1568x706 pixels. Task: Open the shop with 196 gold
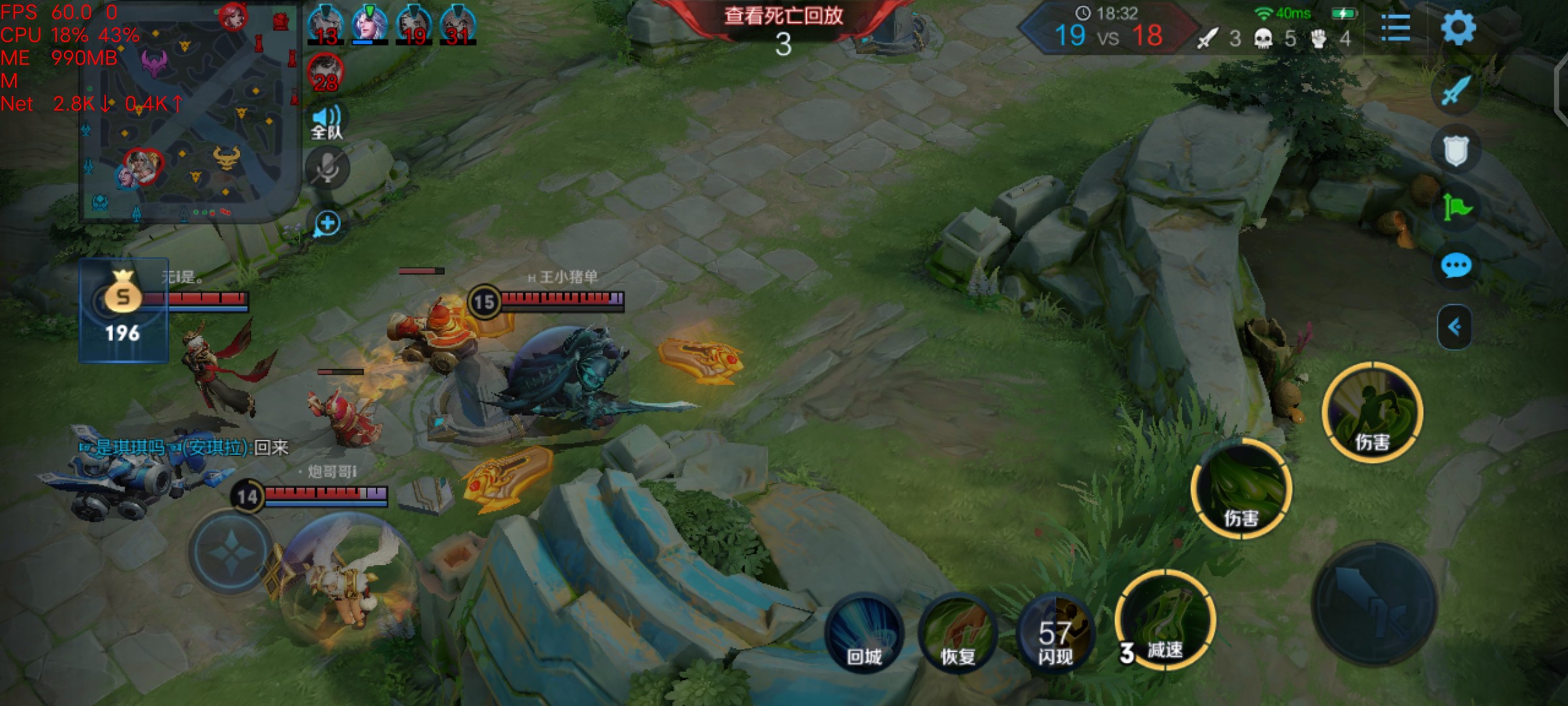[x=123, y=311]
